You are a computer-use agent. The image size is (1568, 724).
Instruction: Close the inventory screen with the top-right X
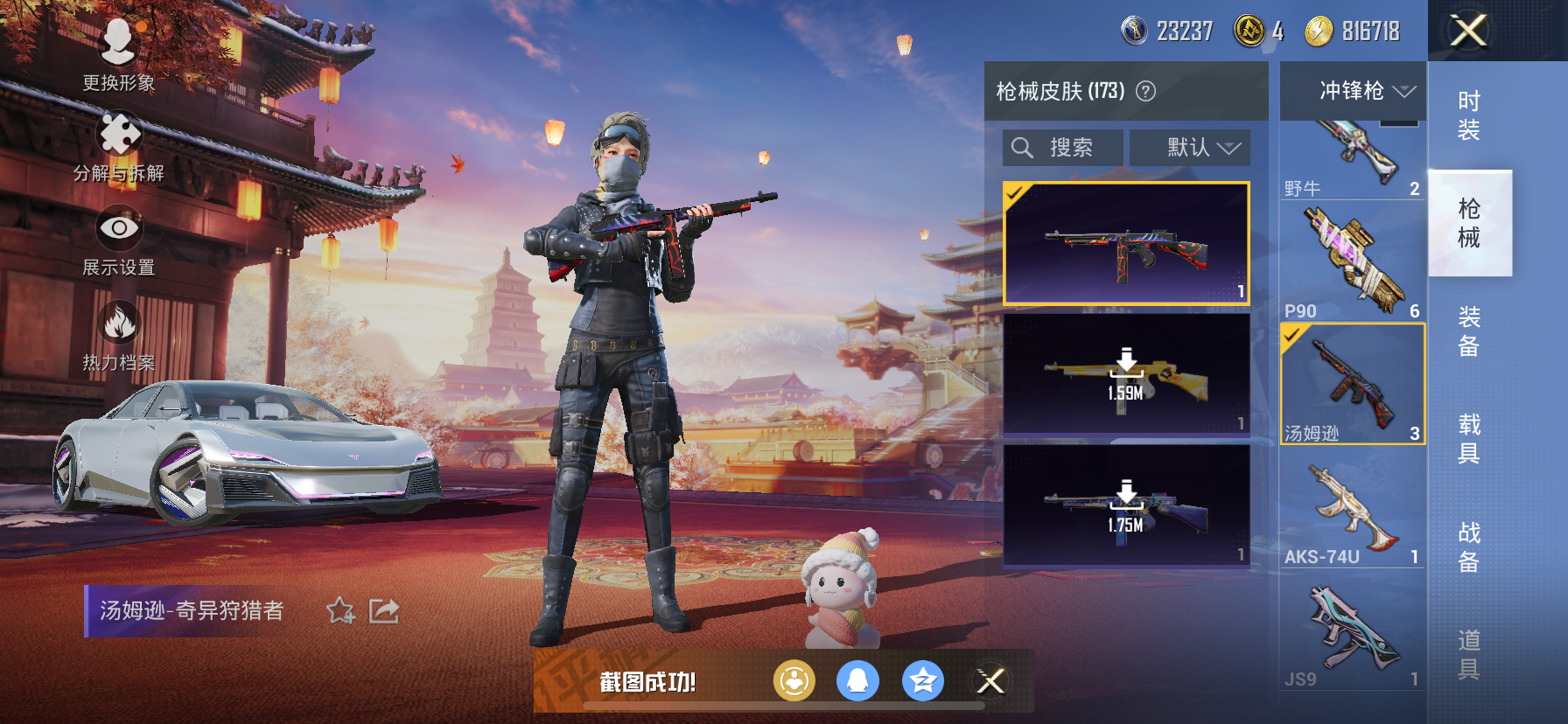[x=1468, y=31]
